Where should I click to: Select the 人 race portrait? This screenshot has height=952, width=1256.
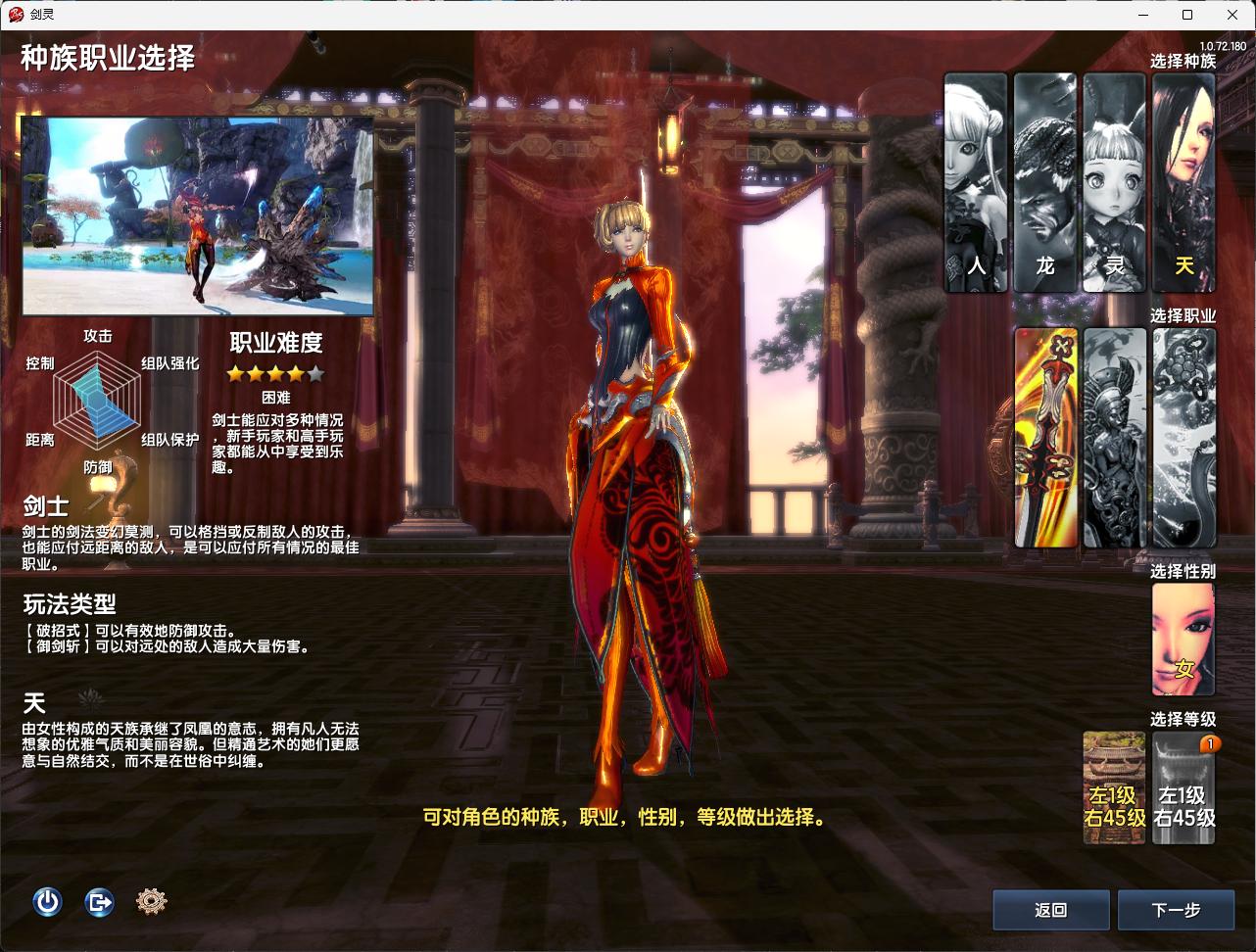click(976, 183)
